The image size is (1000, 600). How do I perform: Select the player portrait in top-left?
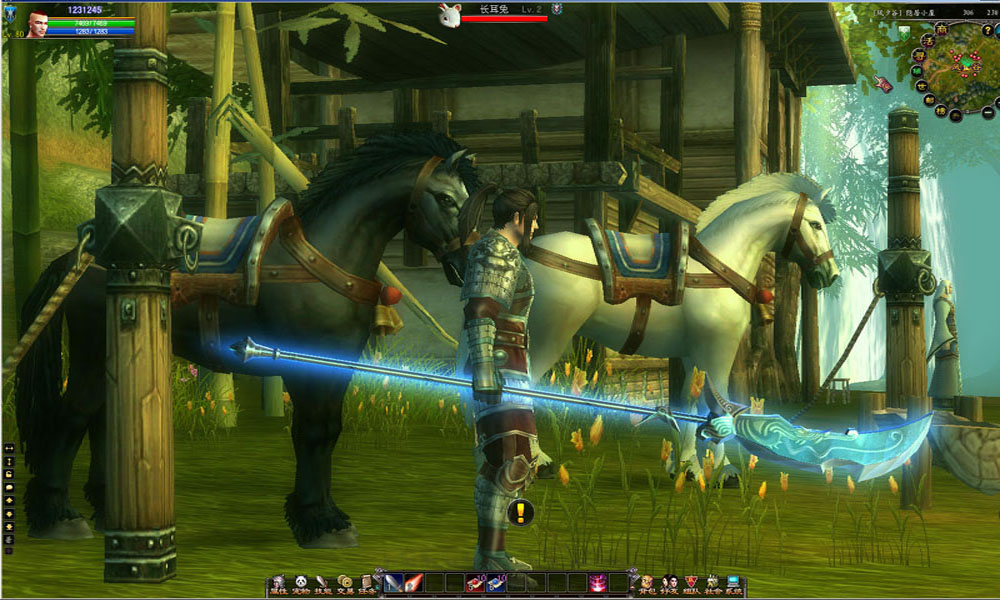click(x=40, y=24)
